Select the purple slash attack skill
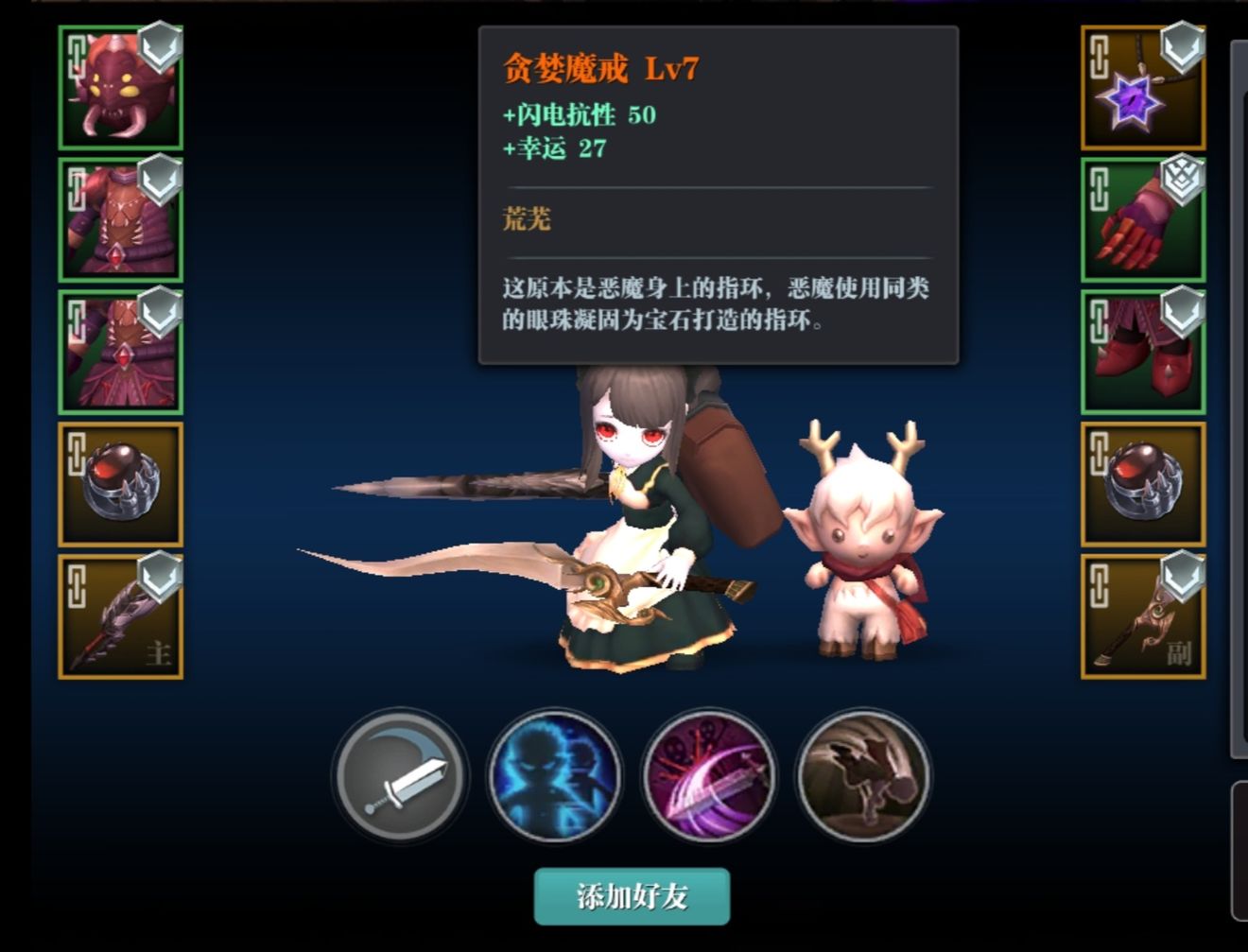This screenshot has width=1248, height=952. (708, 777)
